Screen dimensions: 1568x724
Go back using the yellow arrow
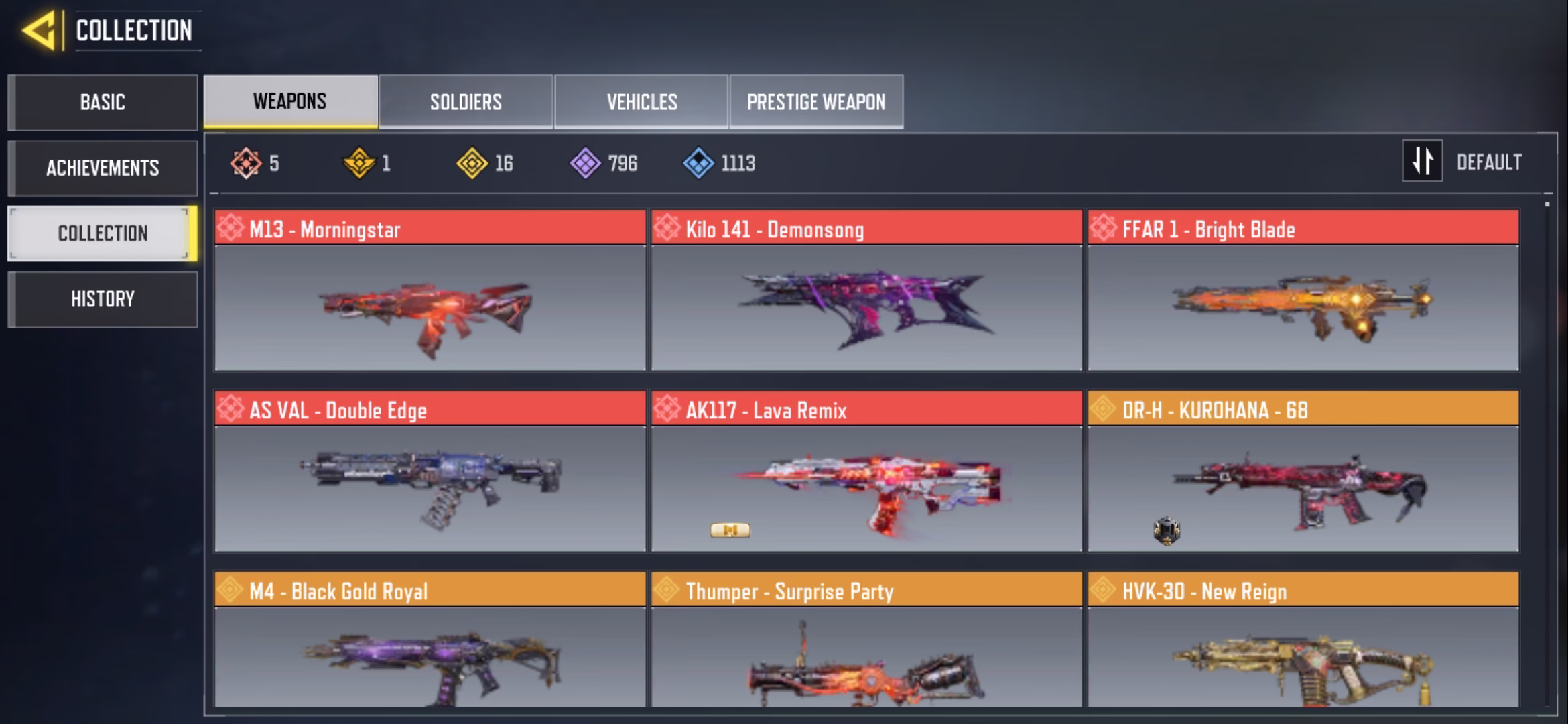pyautogui.click(x=39, y=31)
